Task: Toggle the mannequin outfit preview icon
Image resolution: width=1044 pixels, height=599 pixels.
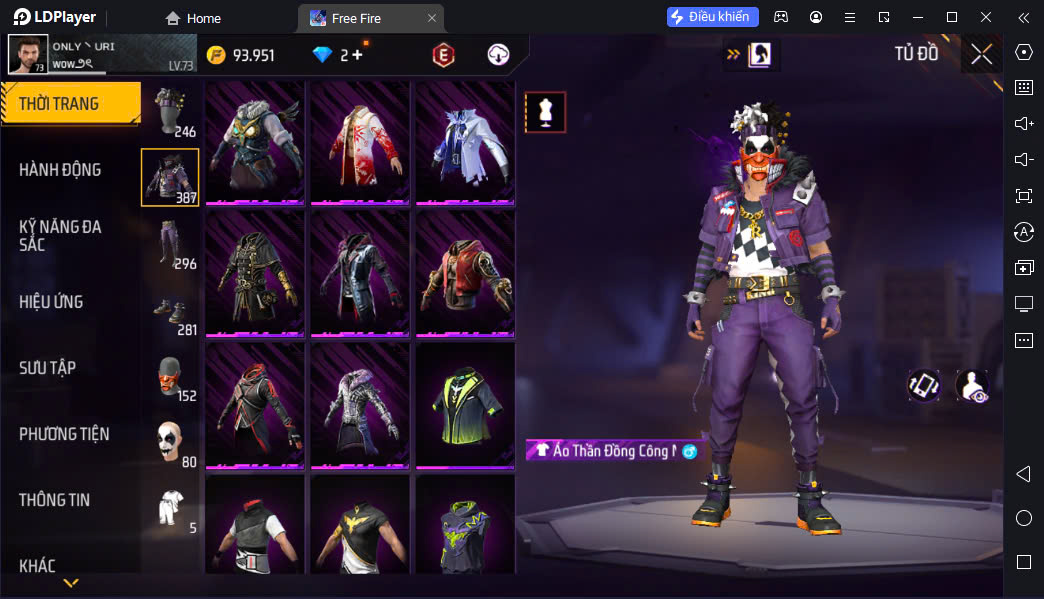Action: click(545, 112)
